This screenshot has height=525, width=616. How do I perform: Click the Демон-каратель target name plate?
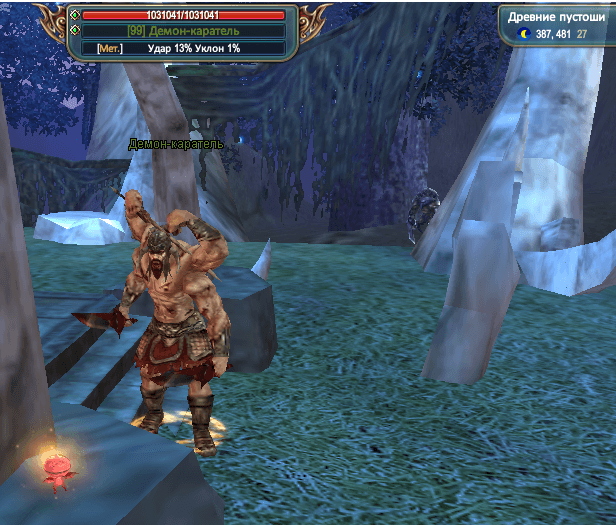tap(183, 31)
